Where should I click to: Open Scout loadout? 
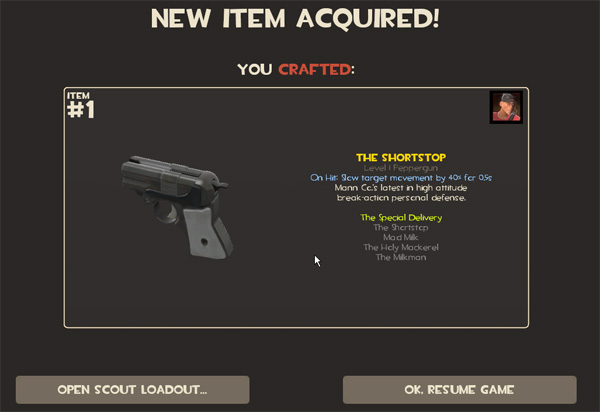[x=132, y=389]
